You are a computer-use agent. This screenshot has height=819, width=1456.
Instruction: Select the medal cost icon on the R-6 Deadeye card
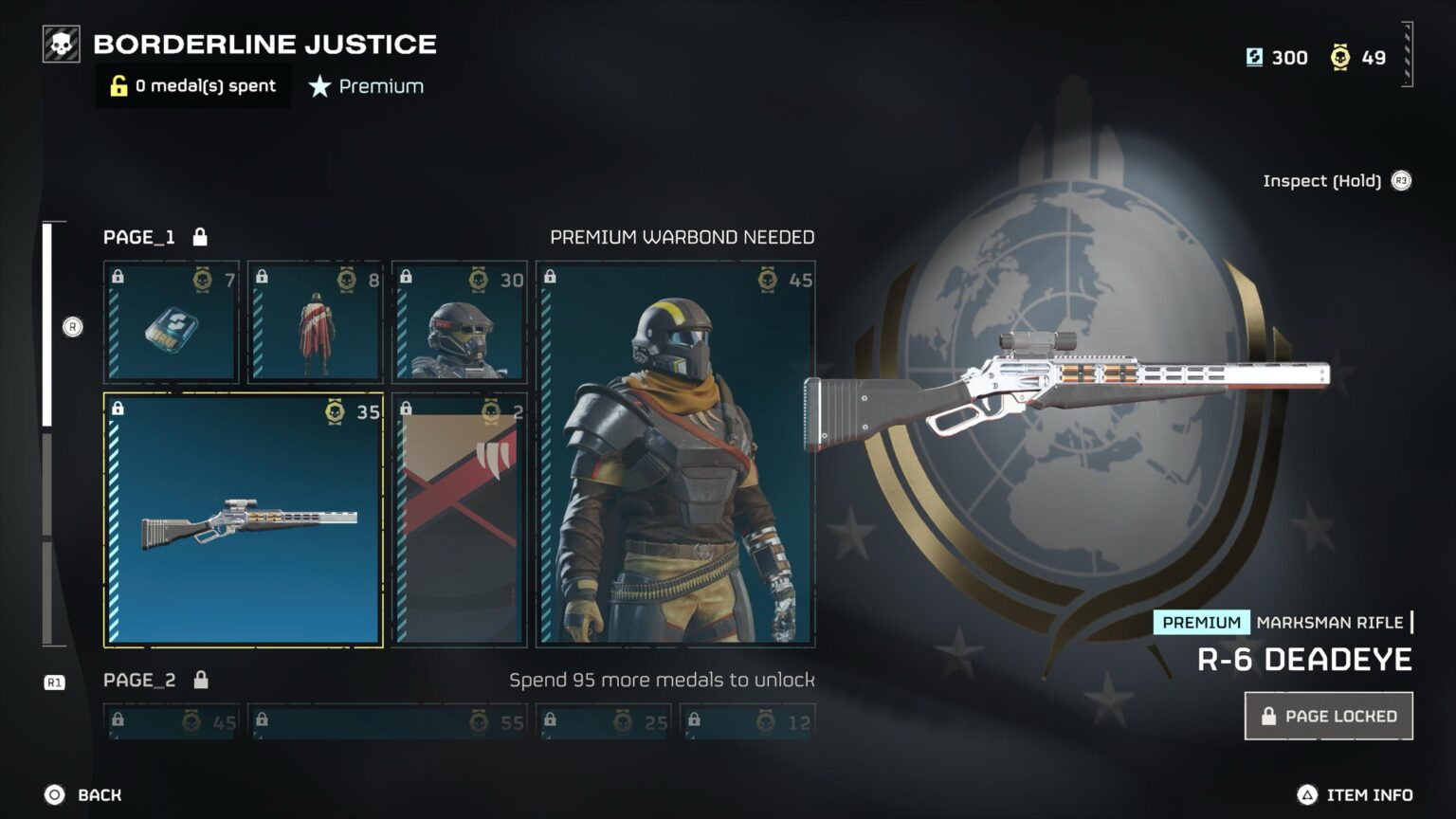(x=334, y=411)
